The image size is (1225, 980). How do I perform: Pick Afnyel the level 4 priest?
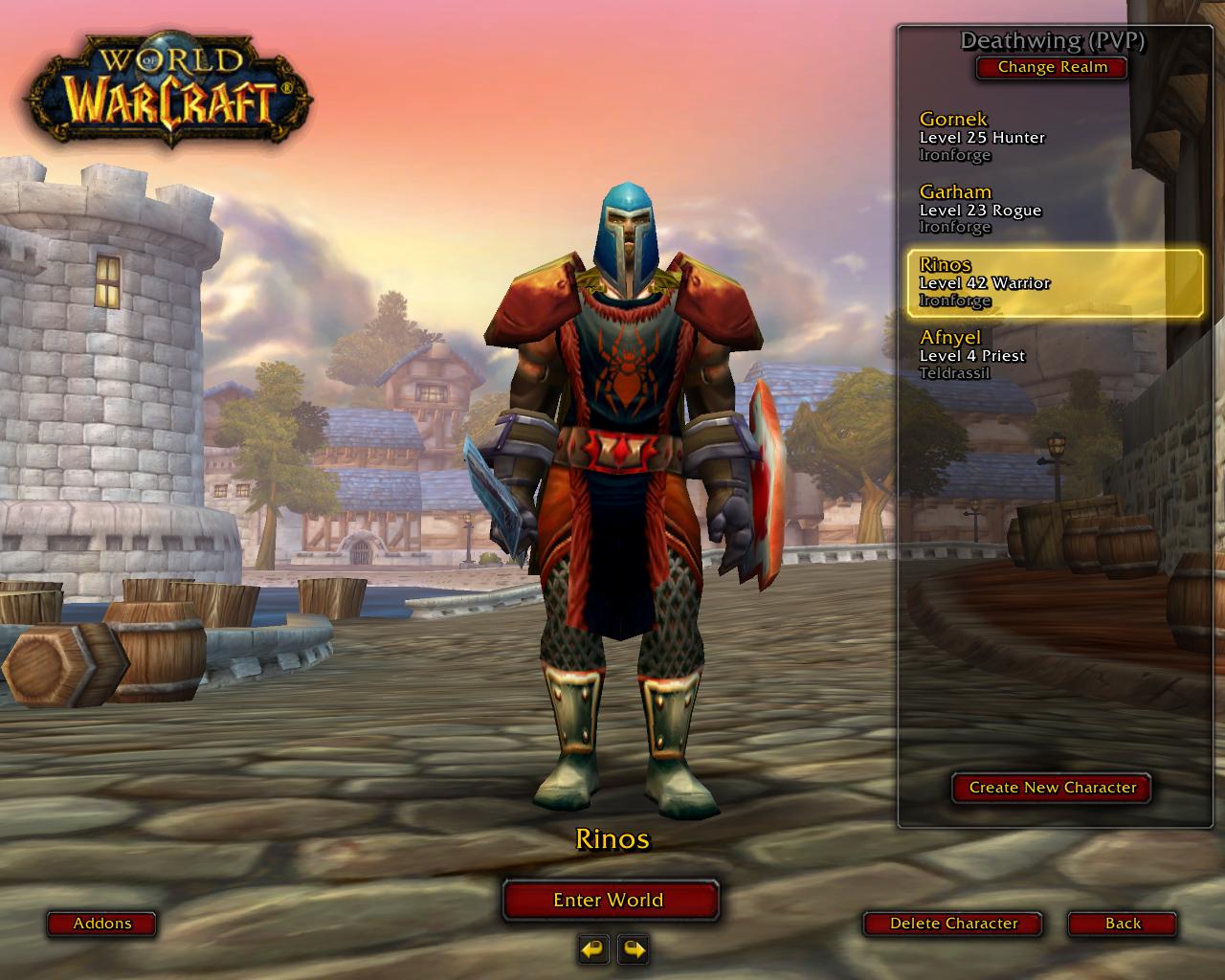[1053, 355]
